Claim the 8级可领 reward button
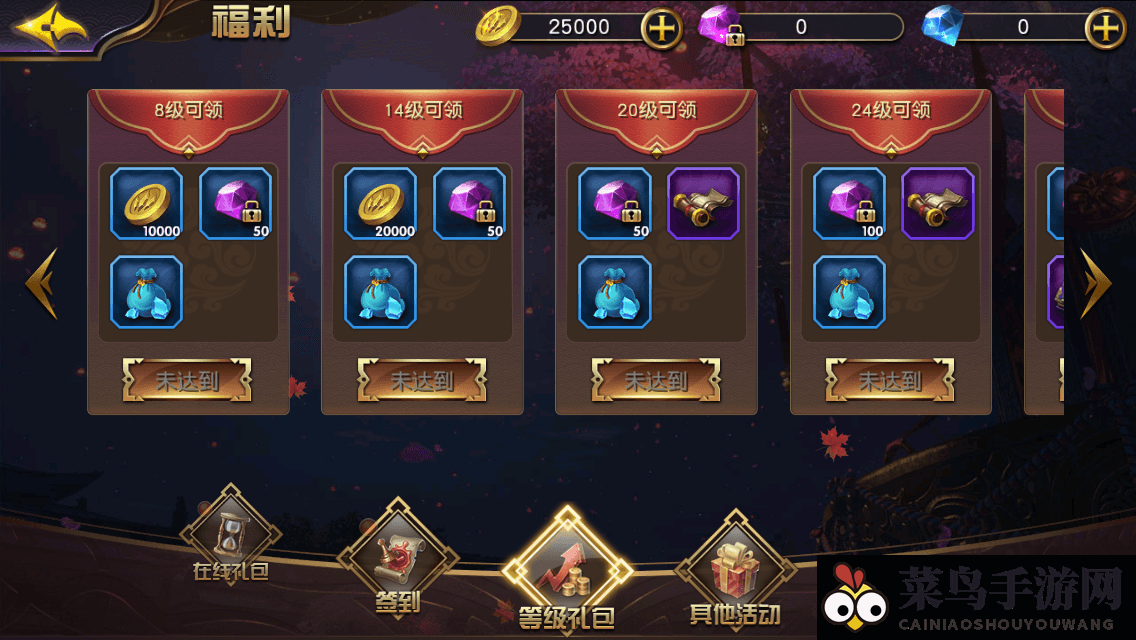Screen dimensions: 1136x640 [187, 380]
